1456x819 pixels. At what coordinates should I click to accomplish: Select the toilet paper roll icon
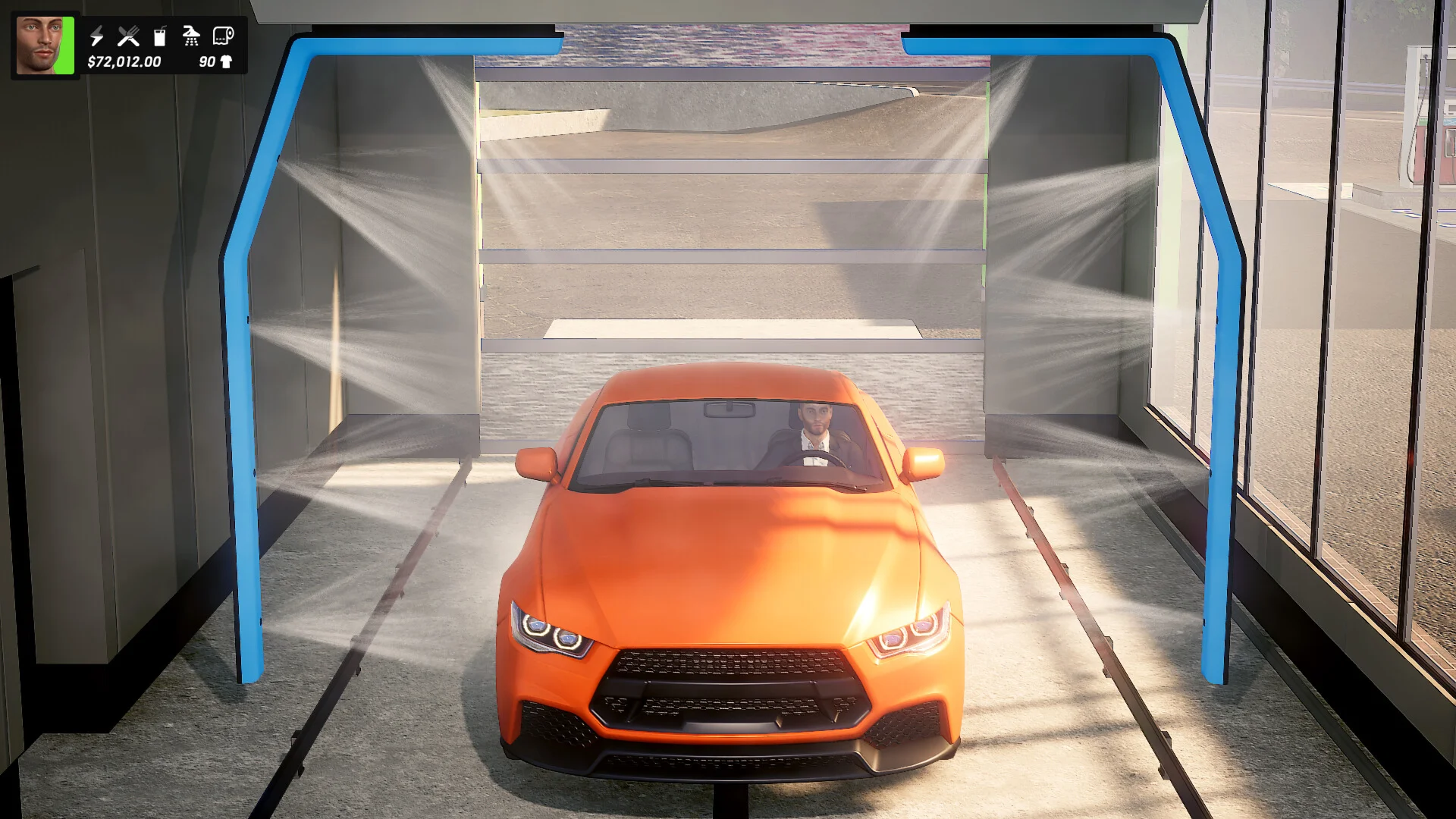[x=223, y=36]
